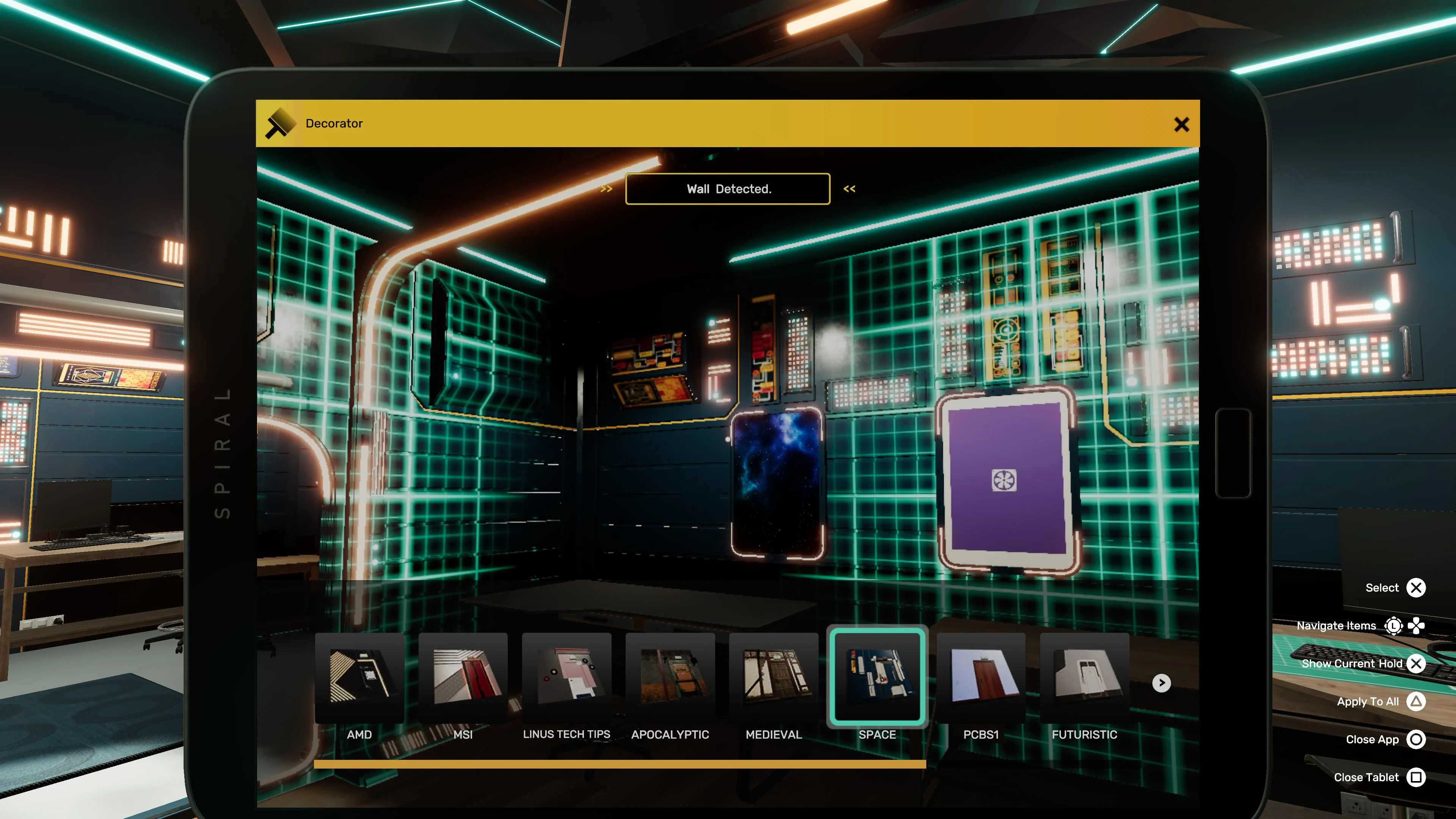Click the Navigate Items left stick icon
The image size is (1456, 819).
point(1393,626)
